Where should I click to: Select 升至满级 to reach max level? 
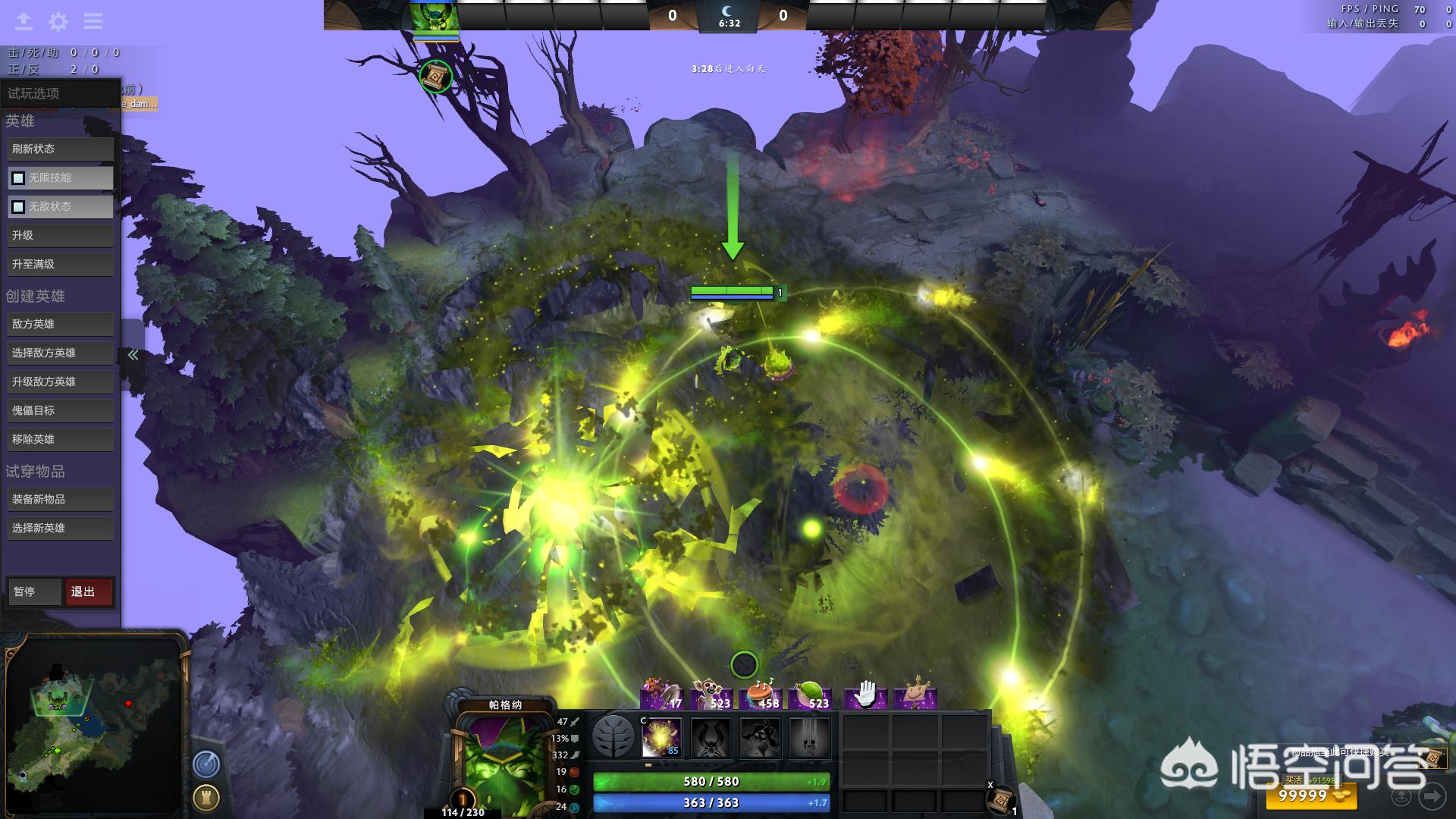(60, 265)
